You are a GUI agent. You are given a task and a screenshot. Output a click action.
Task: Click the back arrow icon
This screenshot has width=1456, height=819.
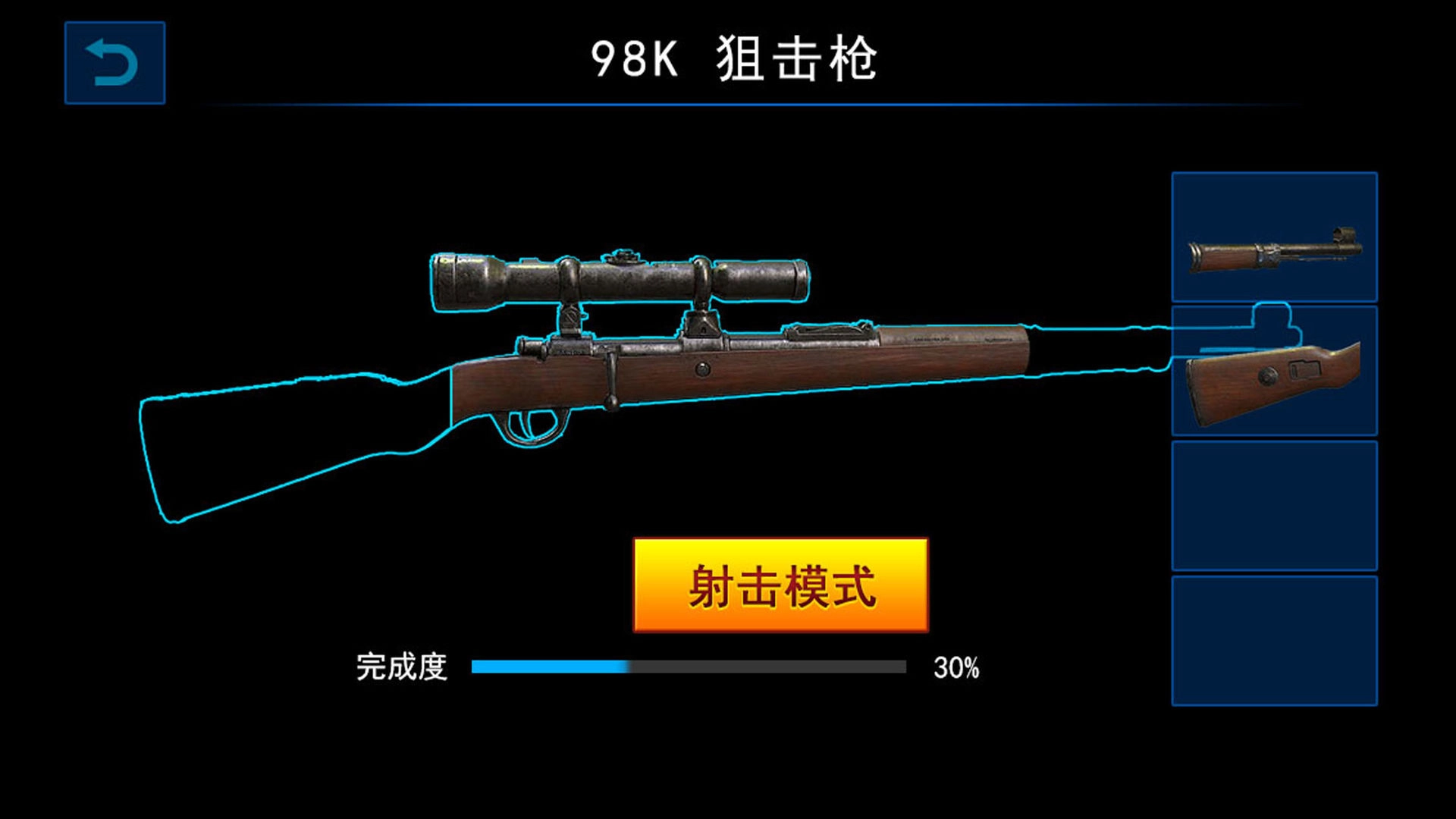[115, 63]
